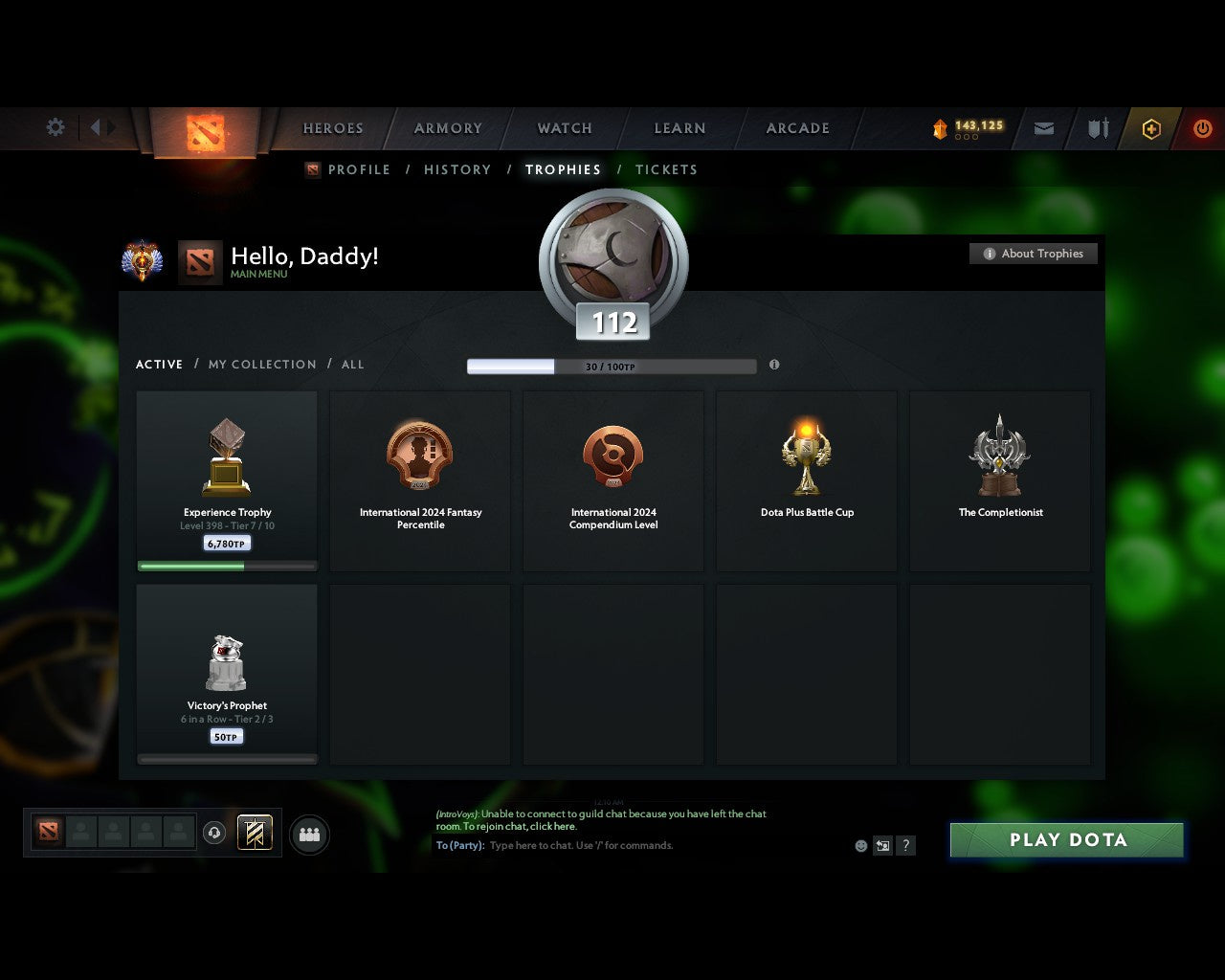Click the power disconnect icon
The image size is (1225, 980).
click(1203, 128)
